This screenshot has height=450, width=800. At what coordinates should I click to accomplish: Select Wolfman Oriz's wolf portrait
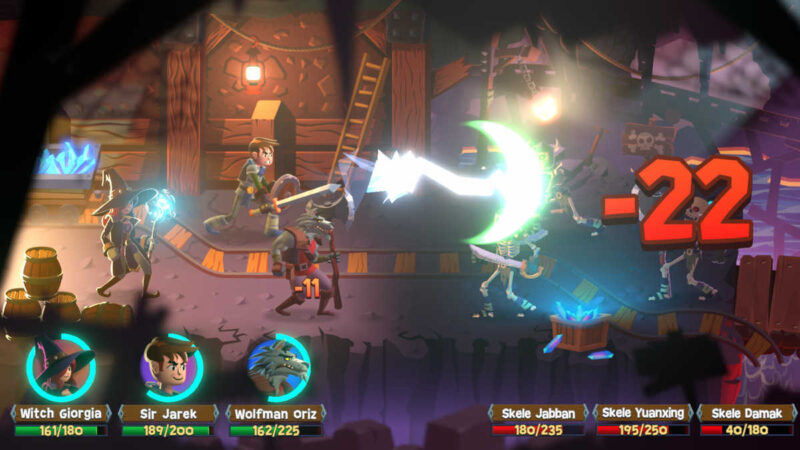(277, 367)
